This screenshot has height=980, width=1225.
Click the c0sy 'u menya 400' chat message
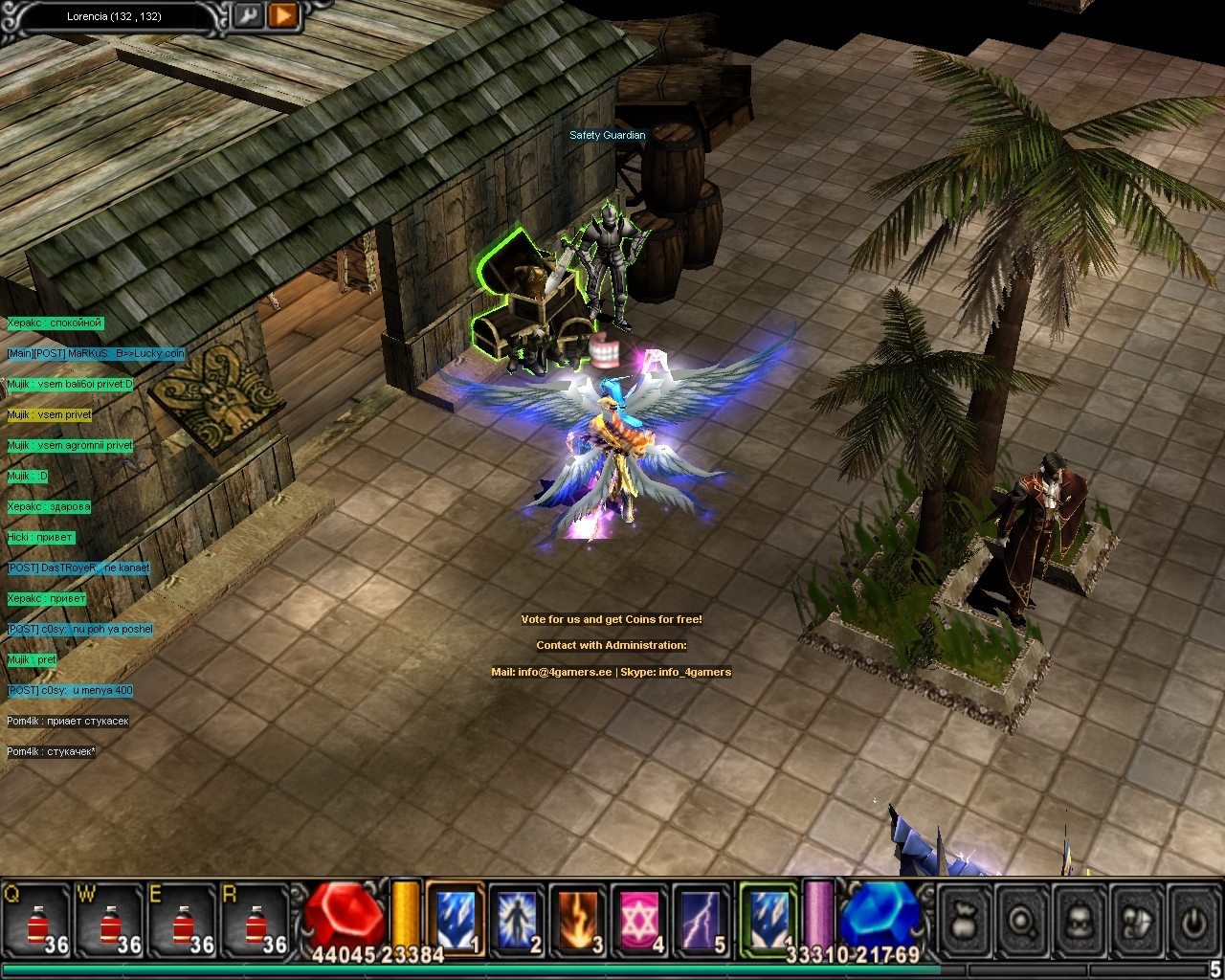pyautogui.click(x=70, y=690)
